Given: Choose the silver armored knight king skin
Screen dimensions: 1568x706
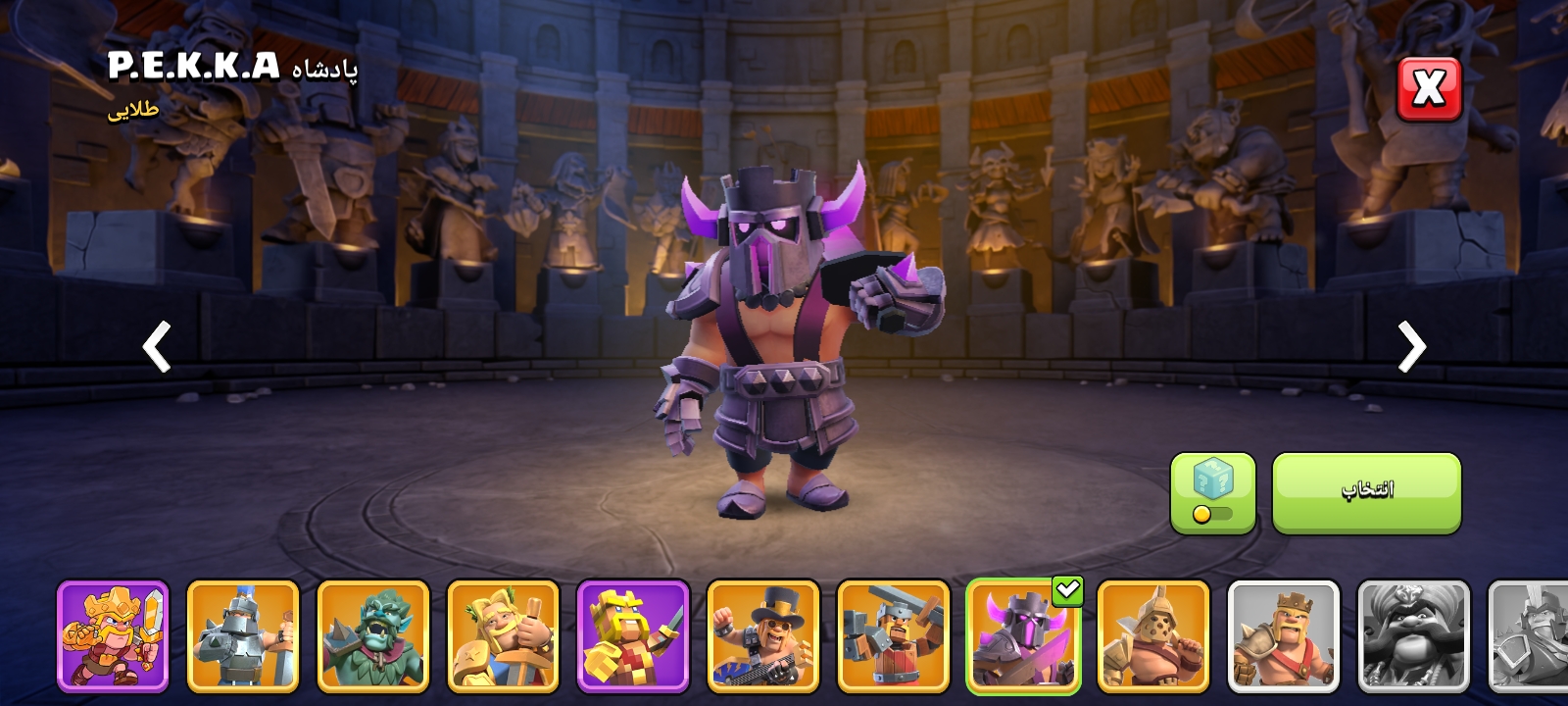Looking at the screenshot, I should (243, 636).
